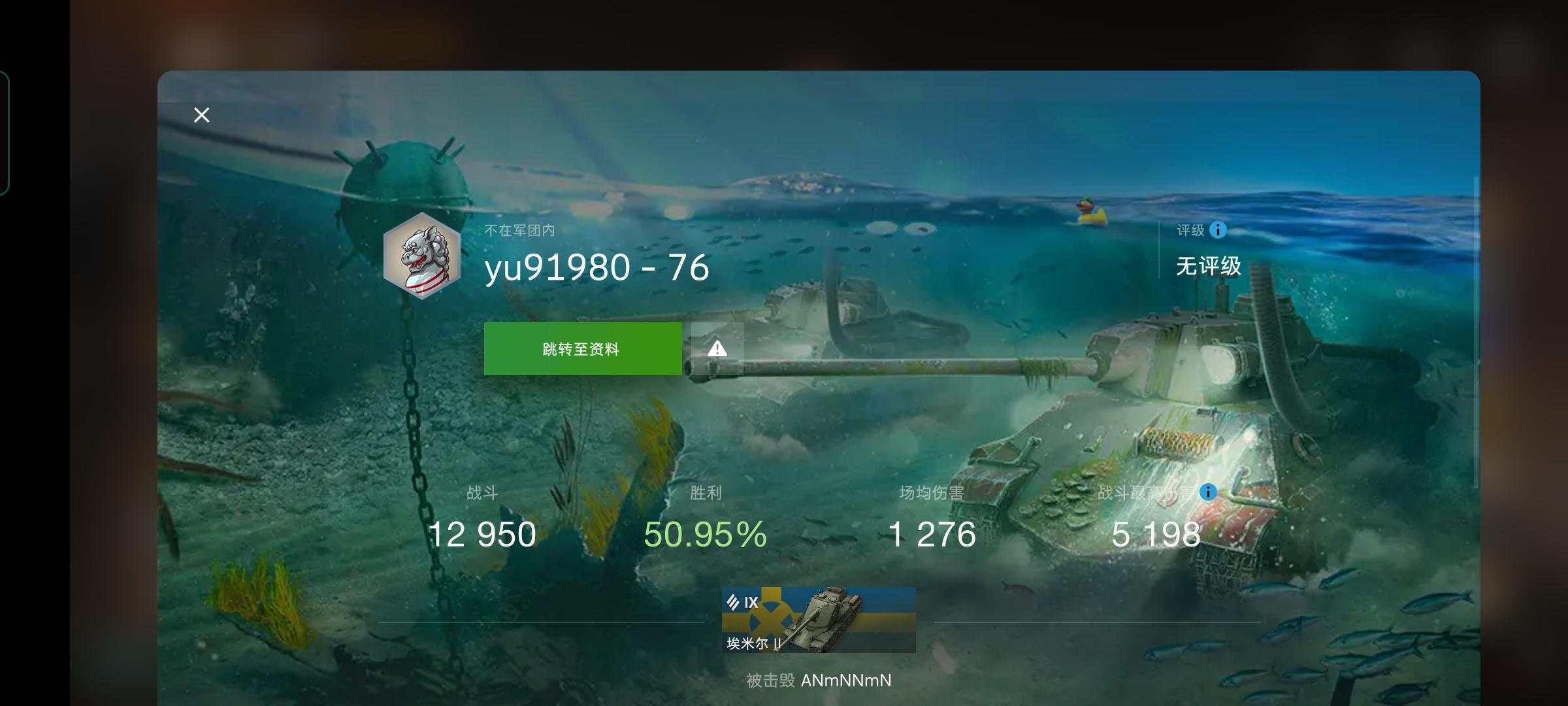Screen dimensions: 1568x706
Task: Open the 跳转至资料 profile button
Action: pyautogui.click(x=581, y=348)
